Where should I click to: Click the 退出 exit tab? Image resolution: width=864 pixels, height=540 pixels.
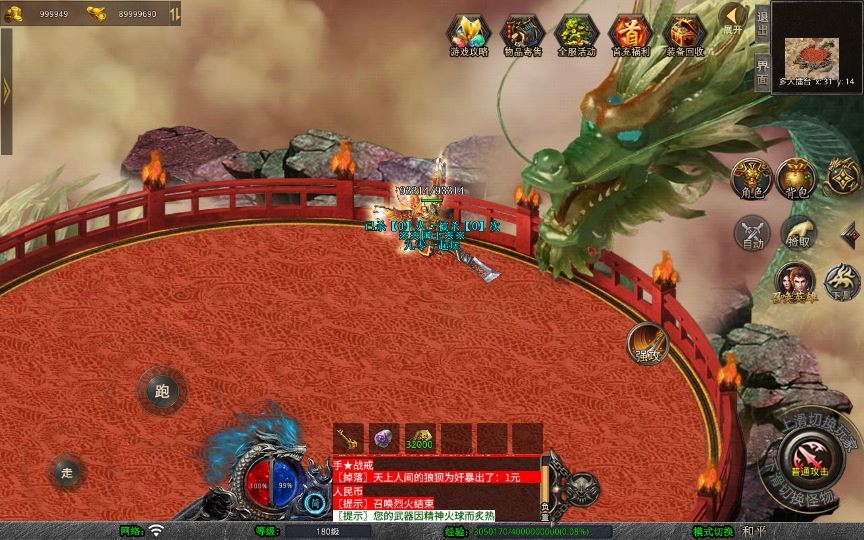tap(762, 23)
